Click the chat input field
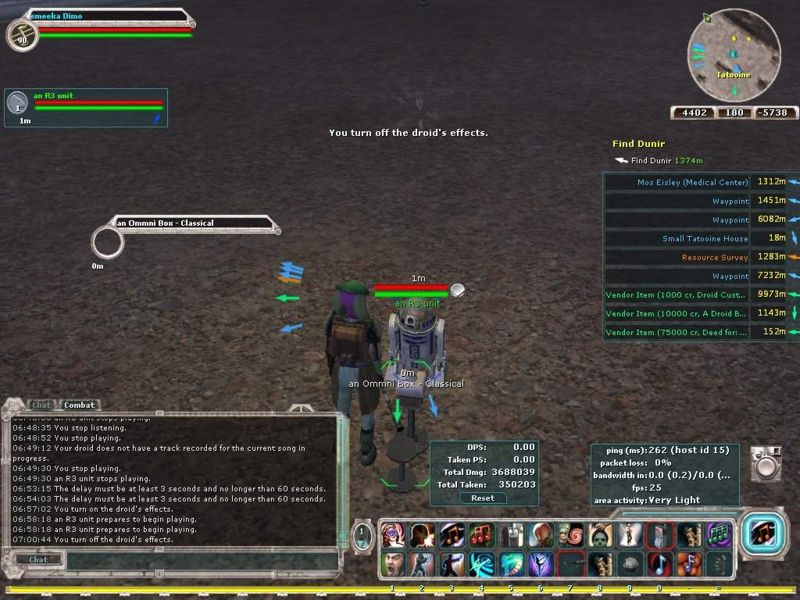Viewport: 800px width, 600px height. [180, 559]
